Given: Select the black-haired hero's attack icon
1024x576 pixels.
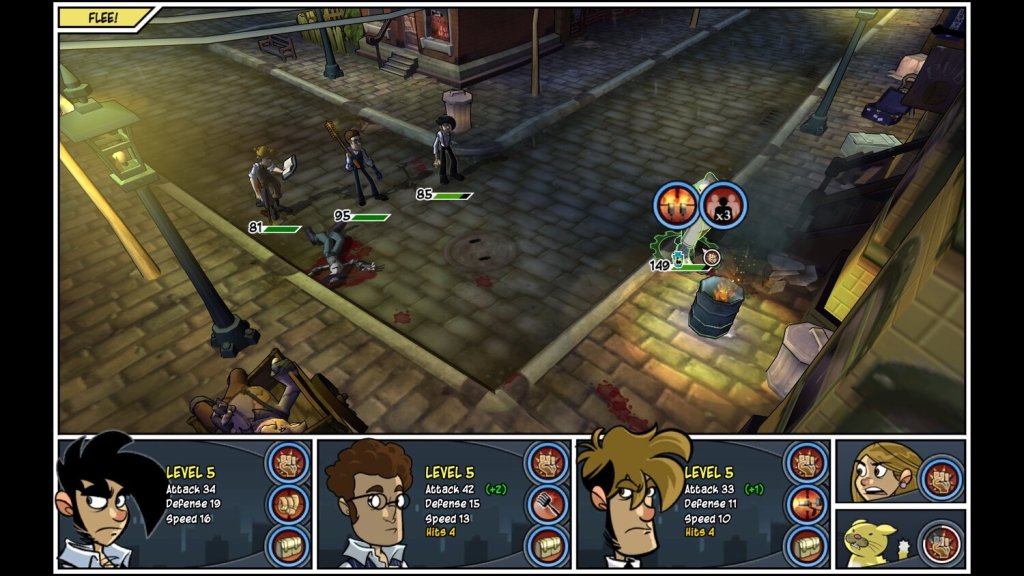Looking at the screenshot, I should coord(288,462).
